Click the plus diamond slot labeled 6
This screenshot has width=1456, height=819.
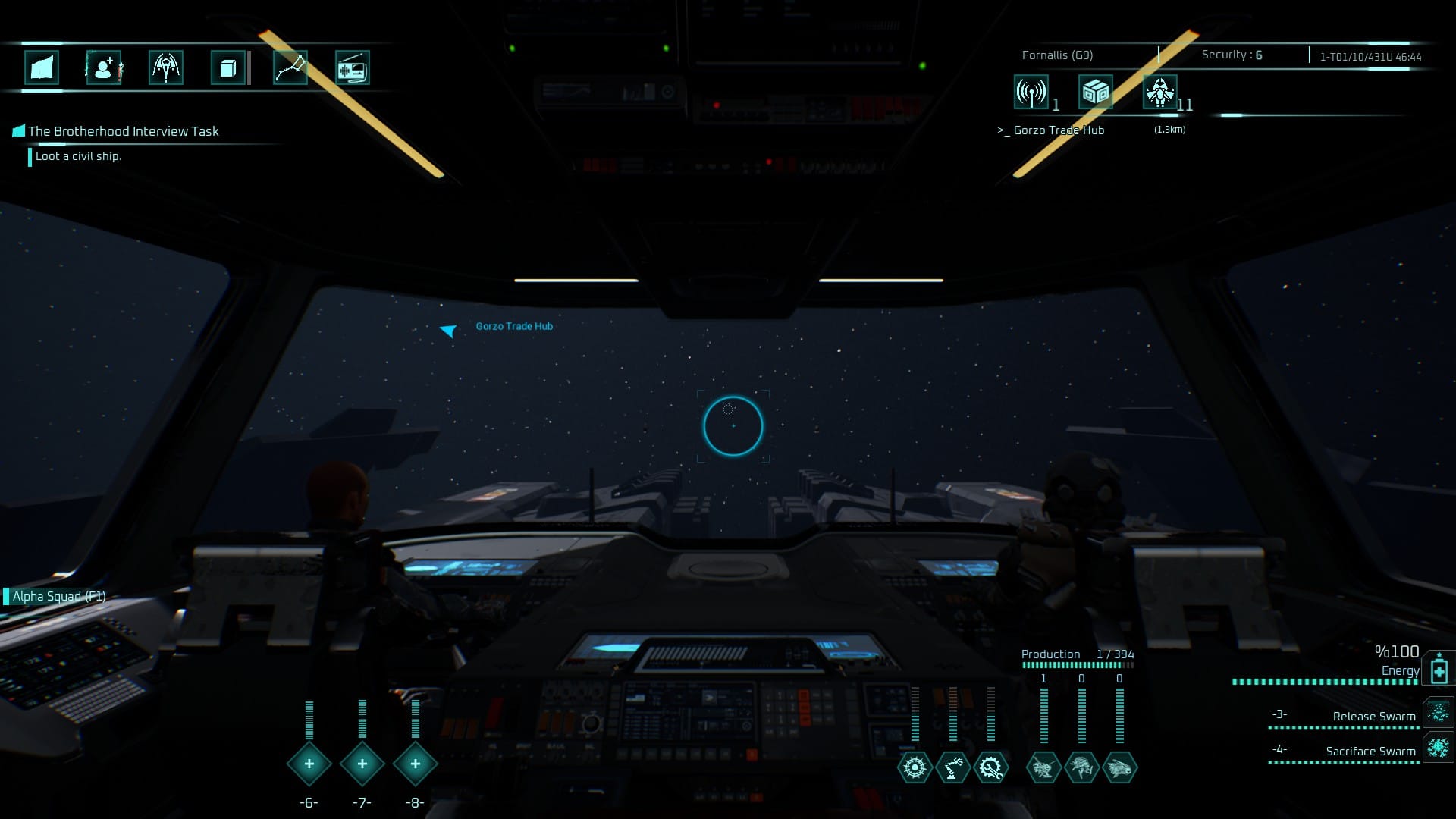309,764
